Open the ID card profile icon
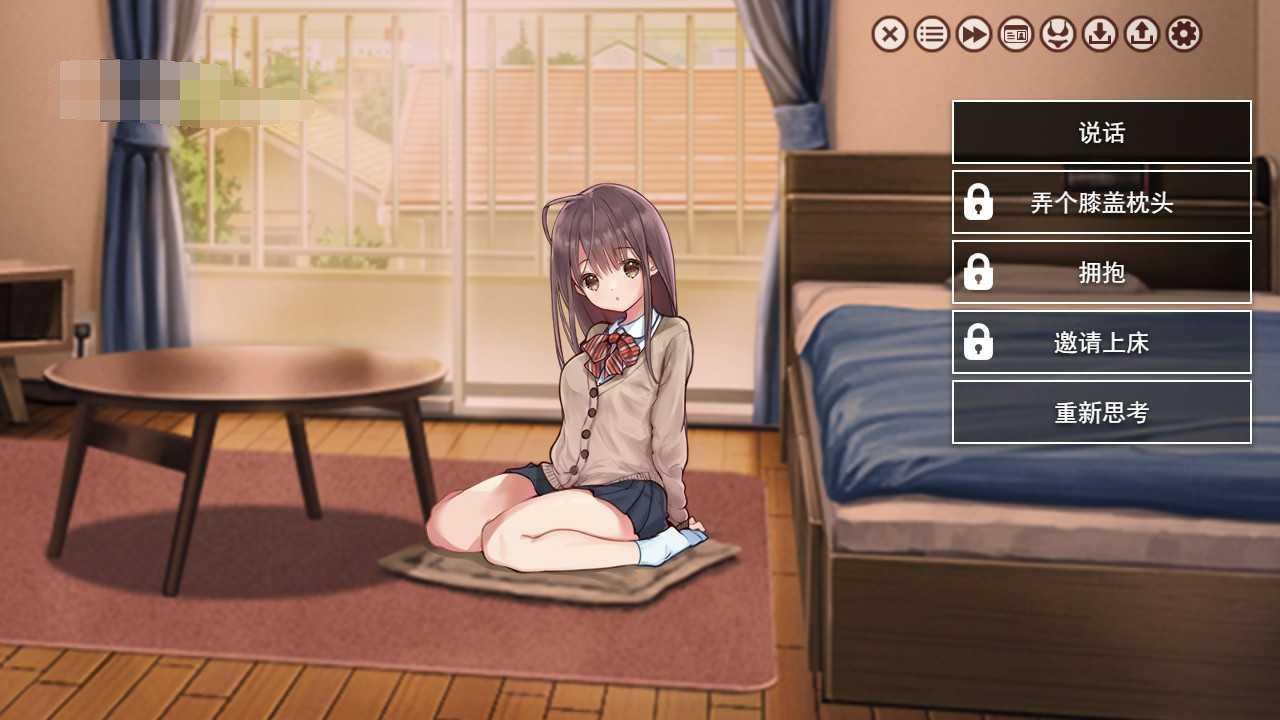This screenshot has width=1280, height=720. pyautogui.click(x=1015, y=35)
